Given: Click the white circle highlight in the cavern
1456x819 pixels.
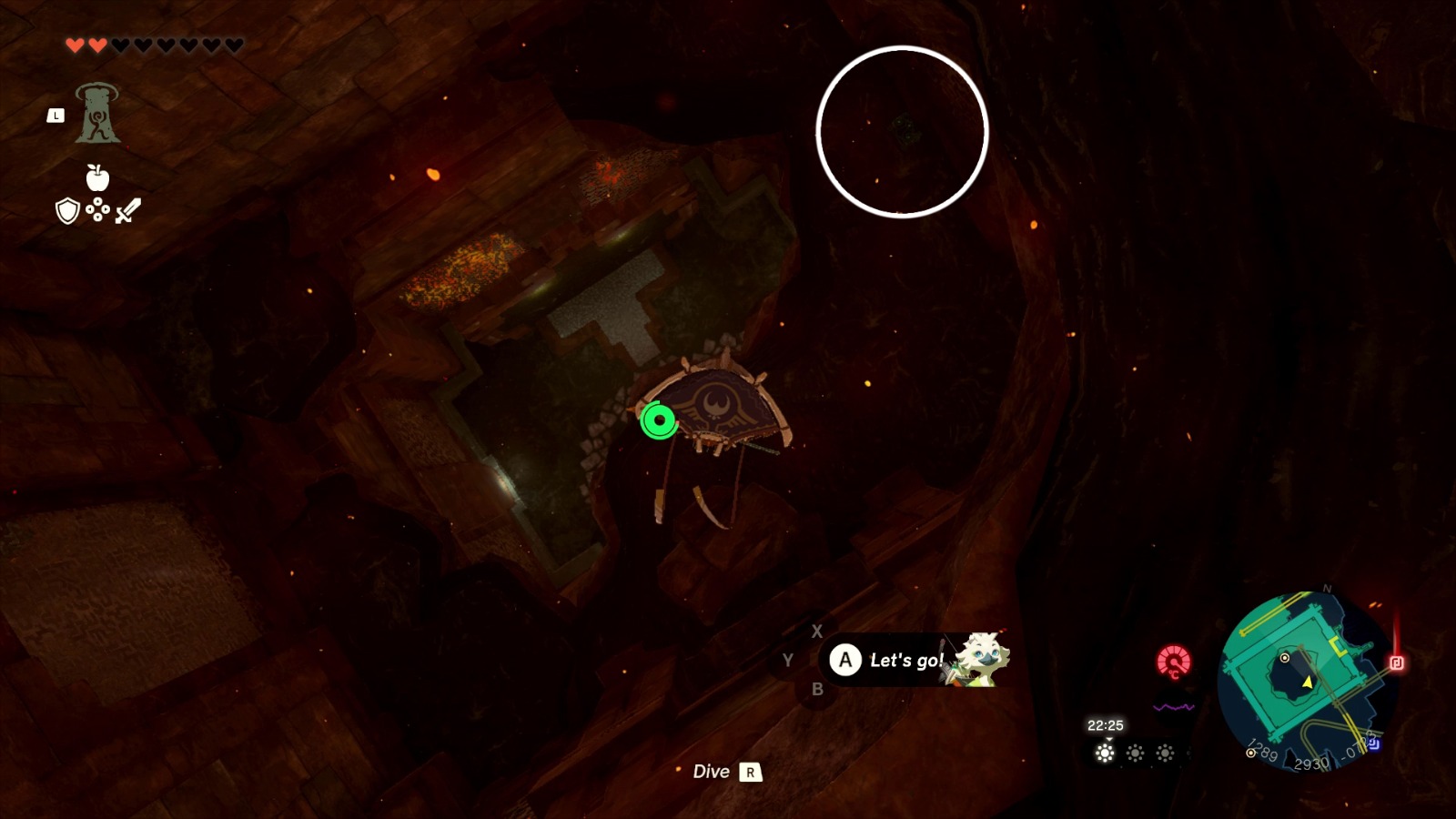Looking at the screenshot, I should coord(904,132).
